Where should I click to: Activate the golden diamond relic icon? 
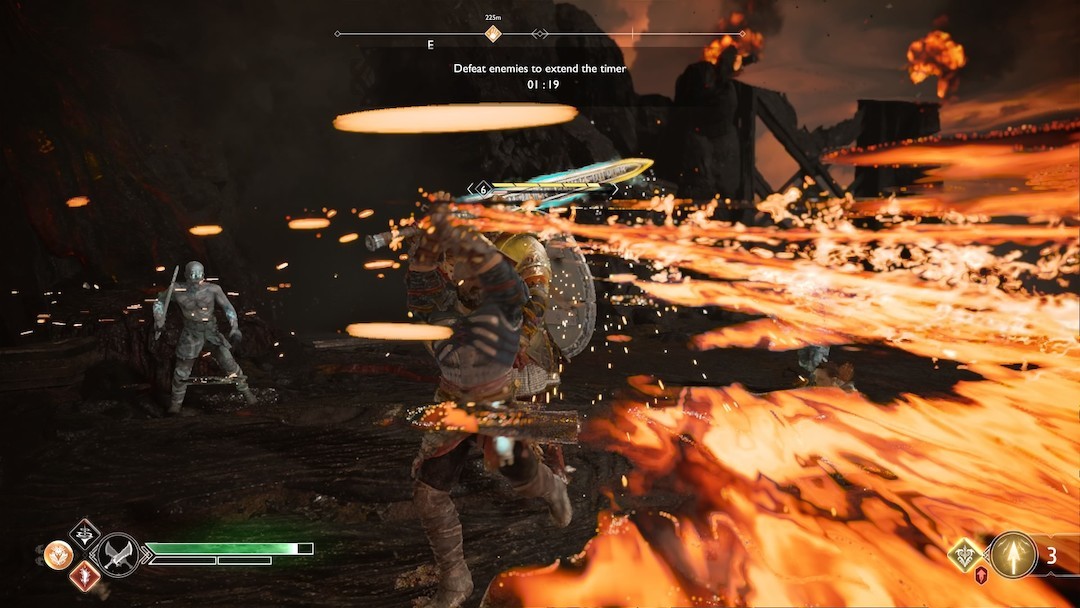[x=965, y=555]
